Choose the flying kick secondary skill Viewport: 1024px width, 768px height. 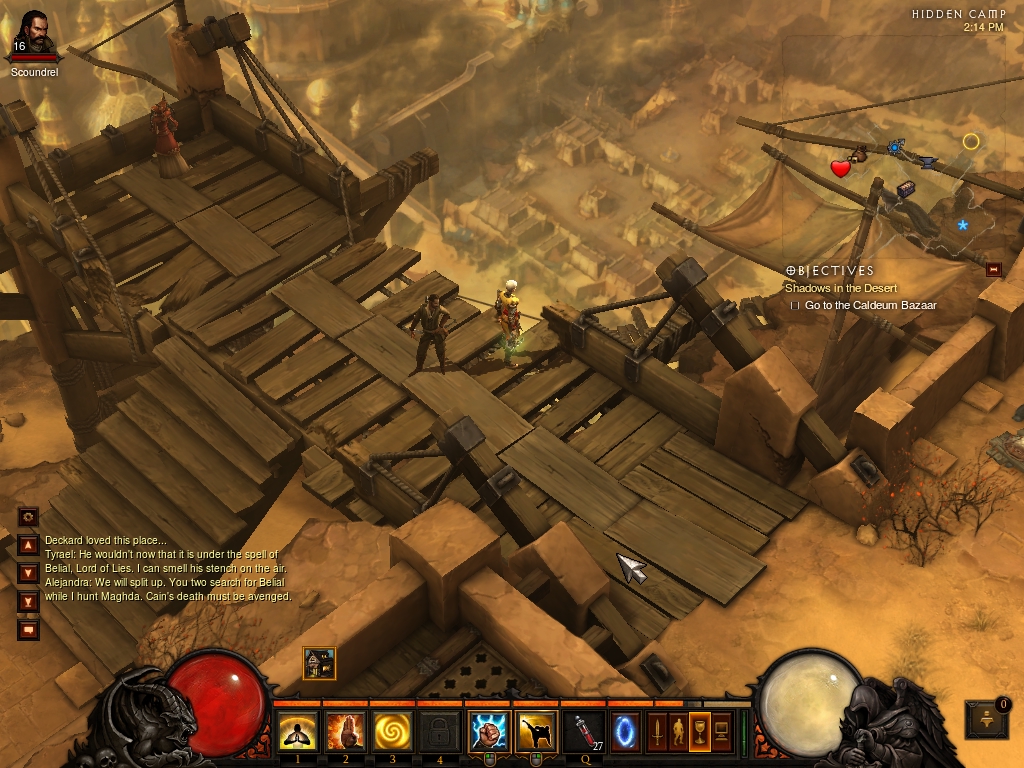[x=536, y=732]
